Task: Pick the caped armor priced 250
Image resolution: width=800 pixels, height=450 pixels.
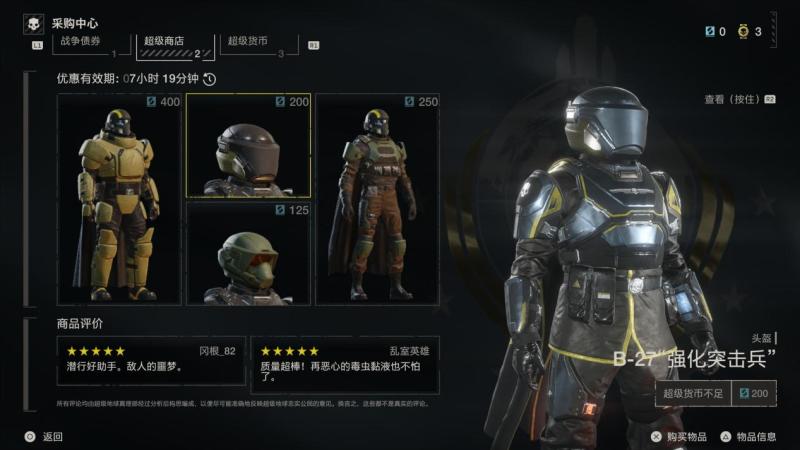Action: pyautogui.click(x=377, y=200)
